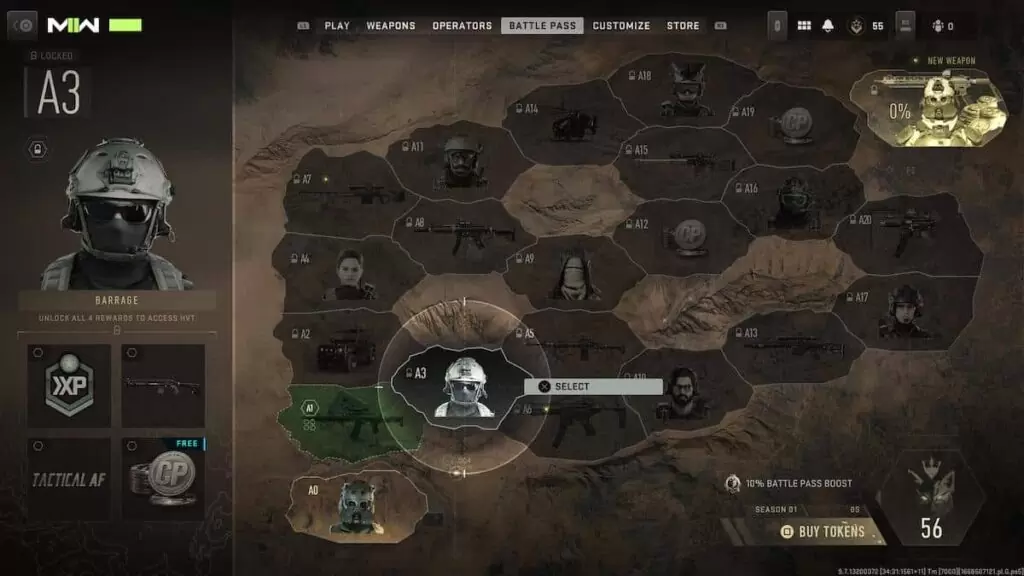Click the back arrow button
Image resolution: width=1024 pixels, height=576 pixels.
click(22, 26)
